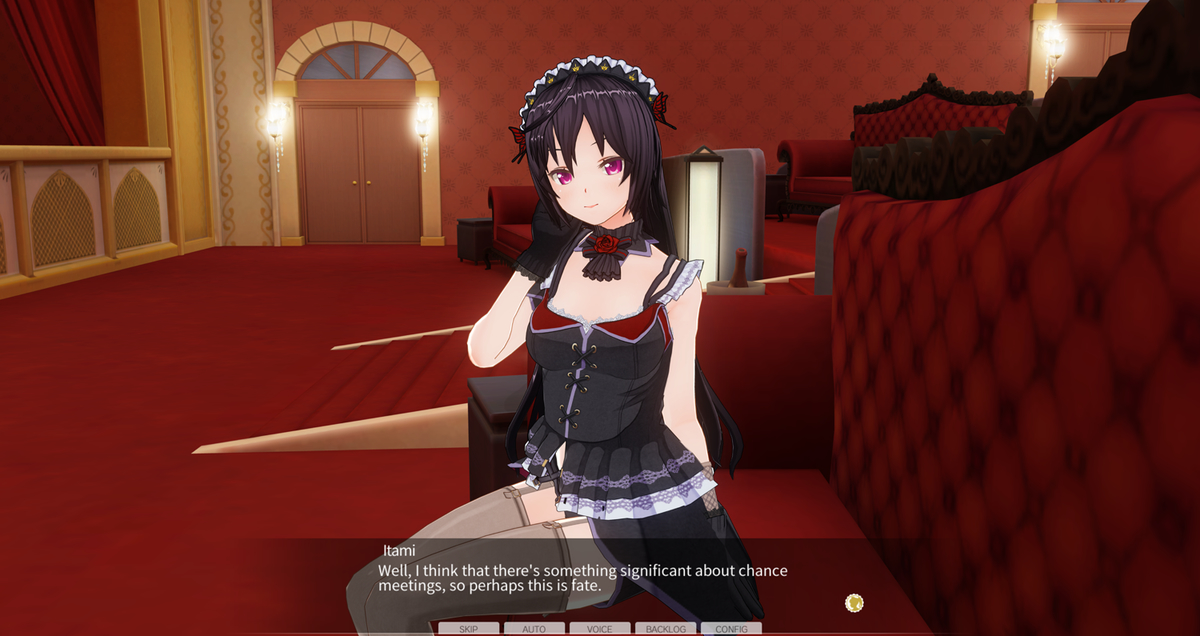The width and height of the screenshot is (1200, 636).
Task: Click the VOICE button
Action: tap(600, 629)
